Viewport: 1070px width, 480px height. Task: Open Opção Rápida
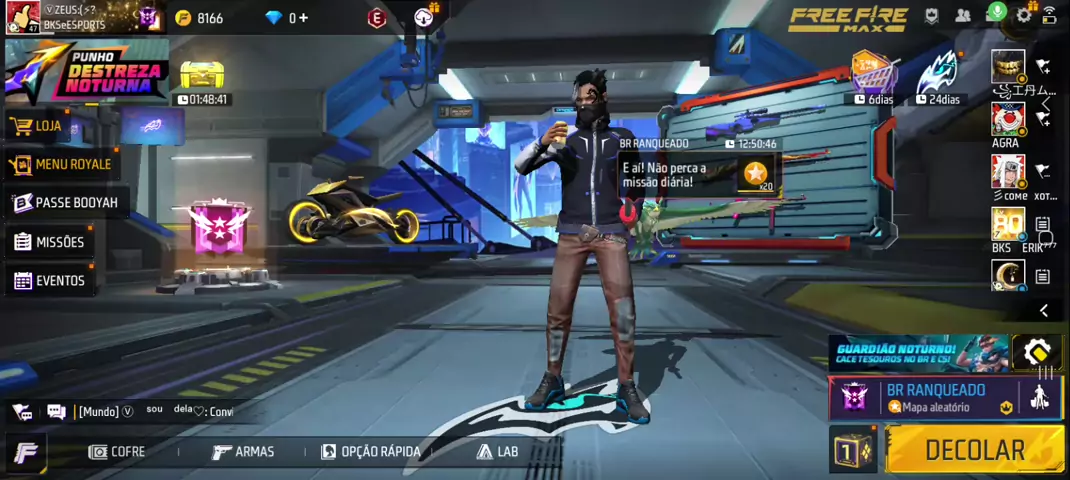pyautogui.click(x=371, y=452)
